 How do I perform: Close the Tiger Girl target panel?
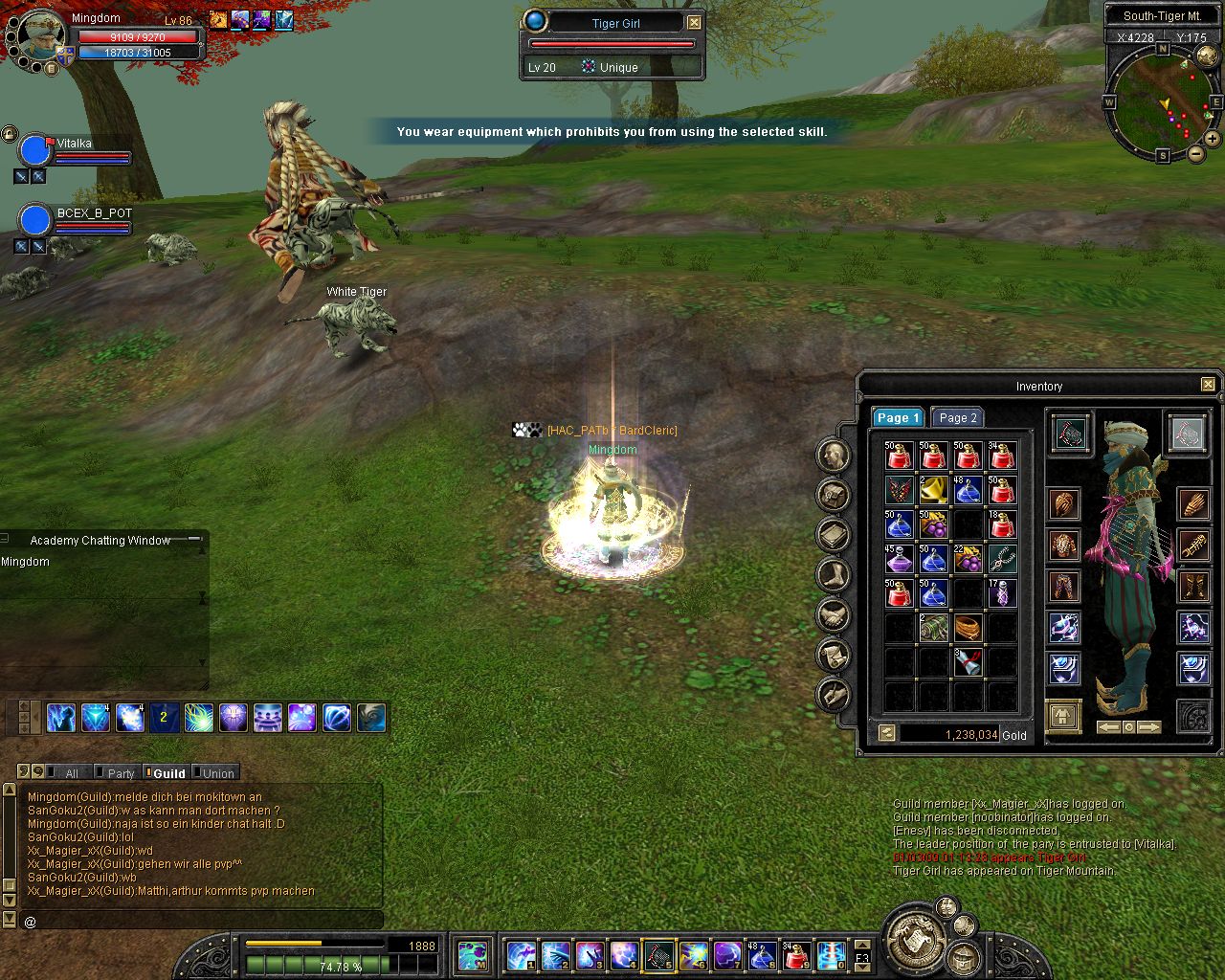tap(694, 23)
